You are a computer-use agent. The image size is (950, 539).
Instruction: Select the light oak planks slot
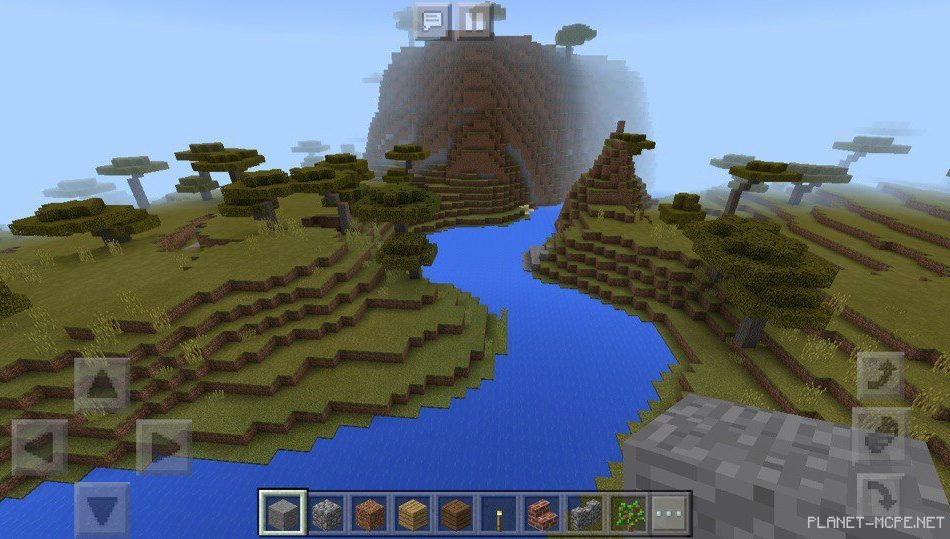[x=412, y=514]
